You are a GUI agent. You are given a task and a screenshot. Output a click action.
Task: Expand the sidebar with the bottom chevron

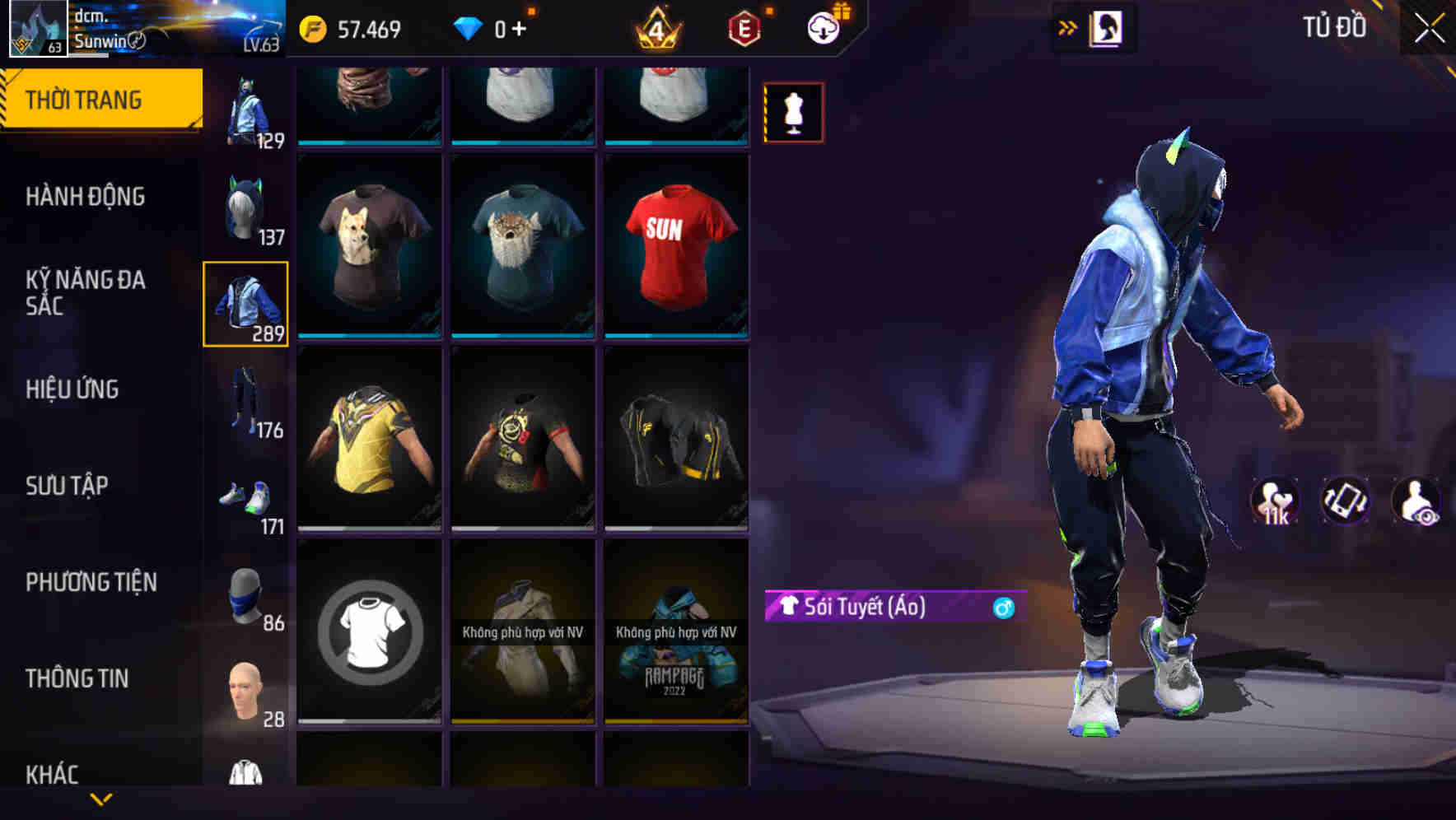tap(101, 797)
